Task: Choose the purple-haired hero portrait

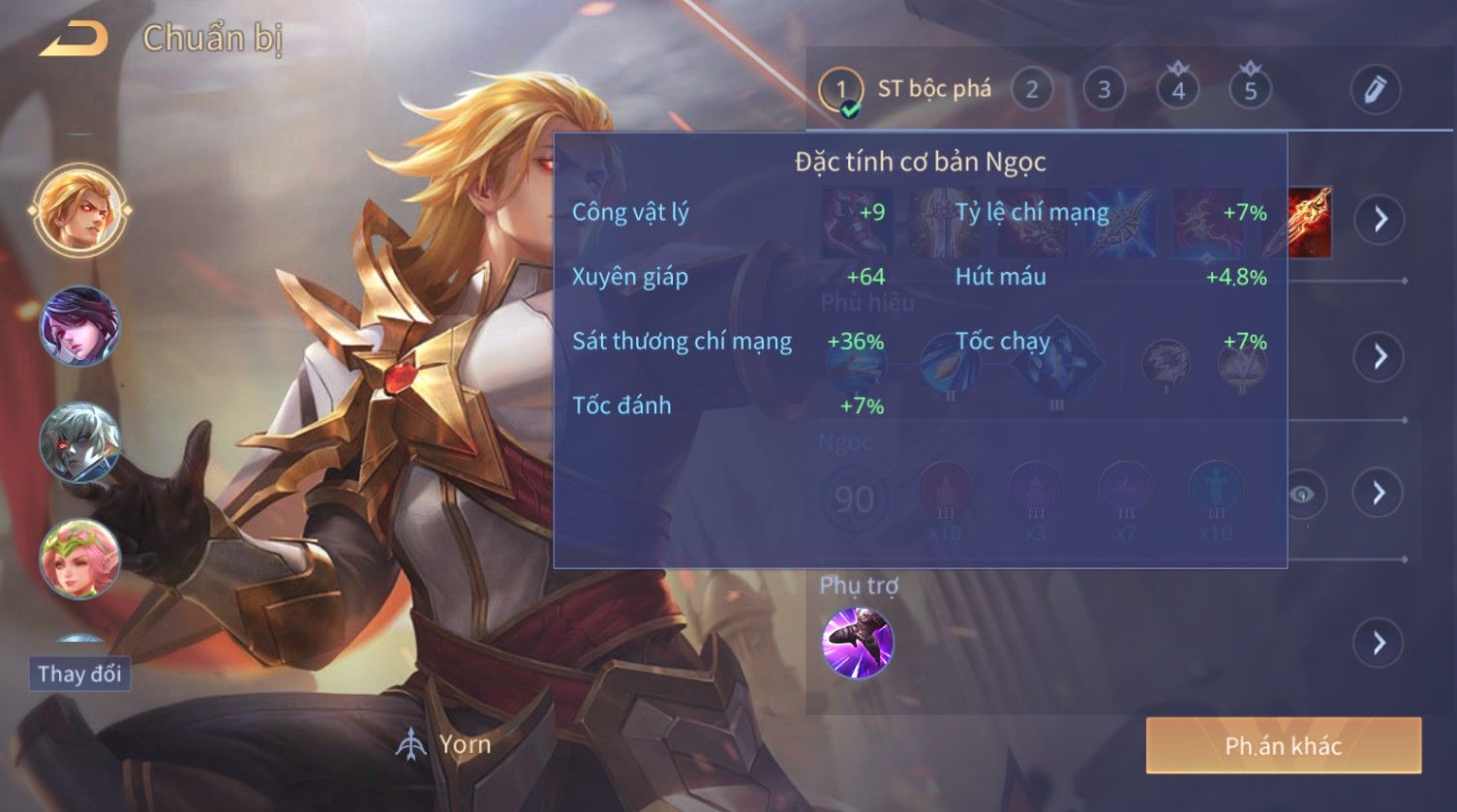Action: (79, 327)
